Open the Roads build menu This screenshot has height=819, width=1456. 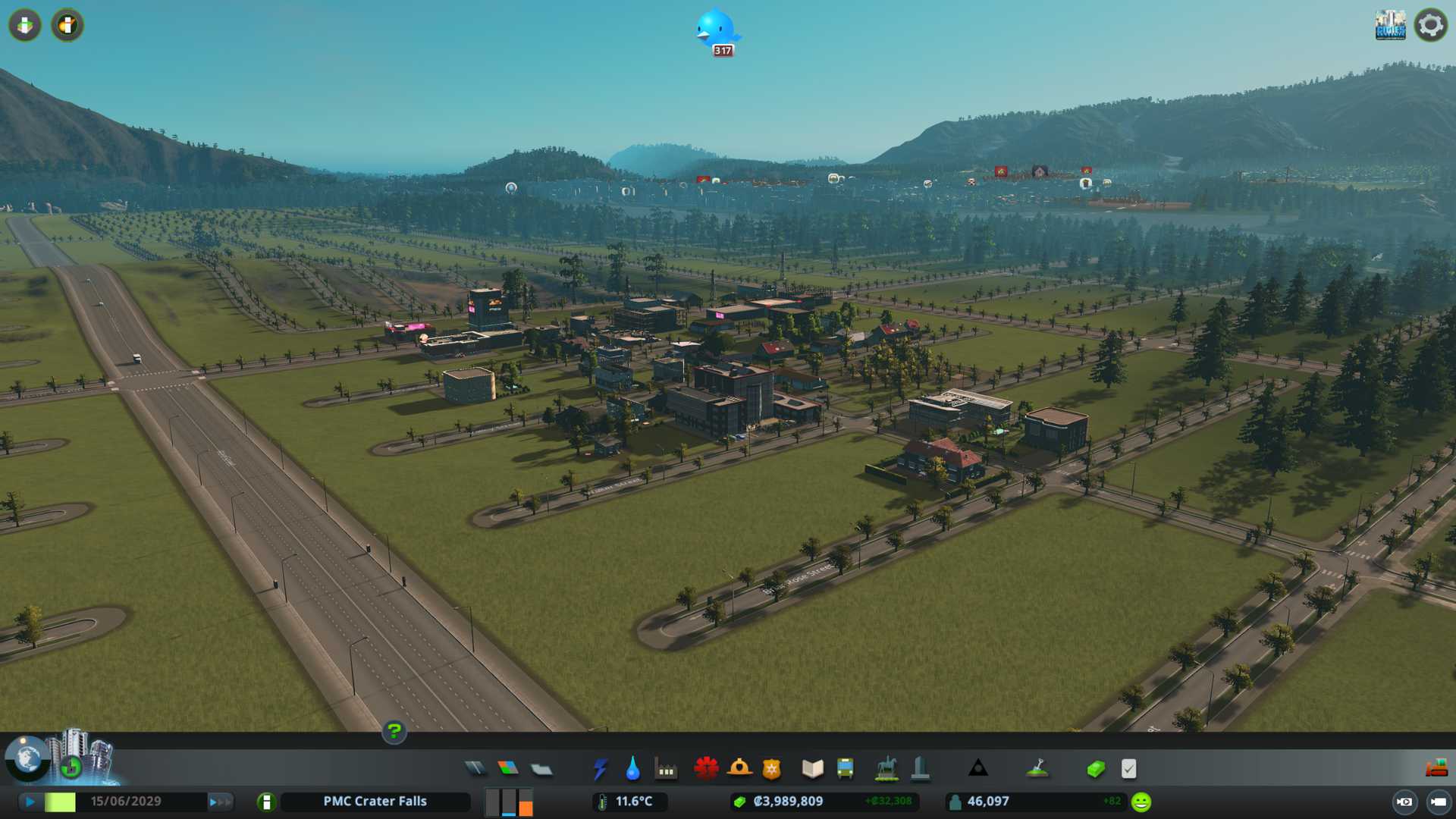click(475, 769)
